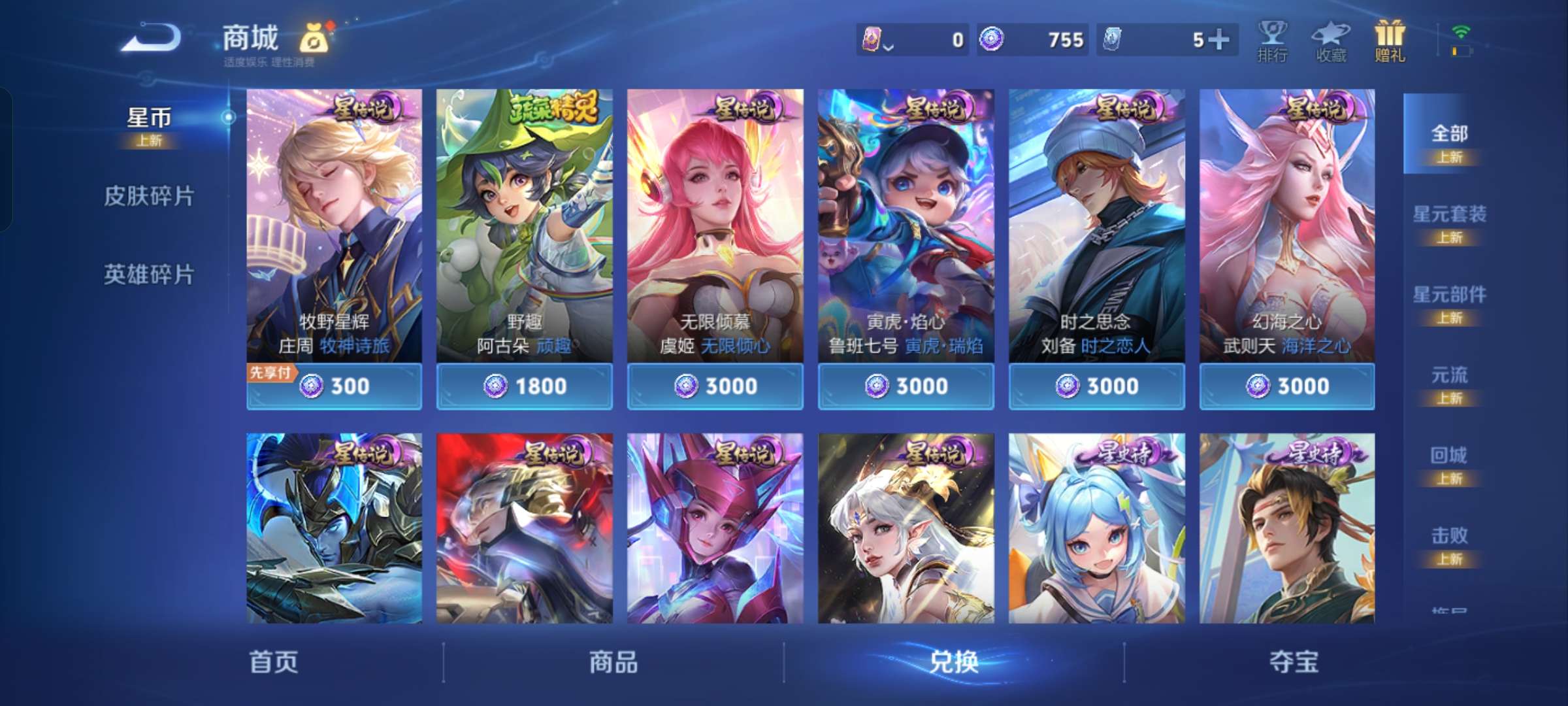
Task: Exchange 野趣 skin for 1800 coins
Action: point(525,386)
